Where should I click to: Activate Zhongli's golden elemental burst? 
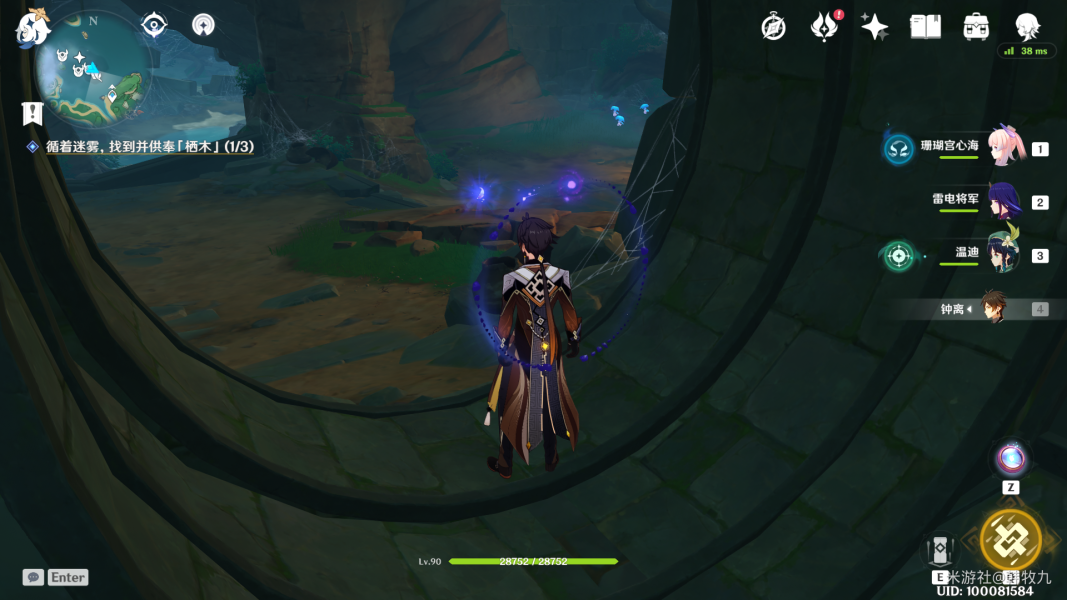point(1011,540)
